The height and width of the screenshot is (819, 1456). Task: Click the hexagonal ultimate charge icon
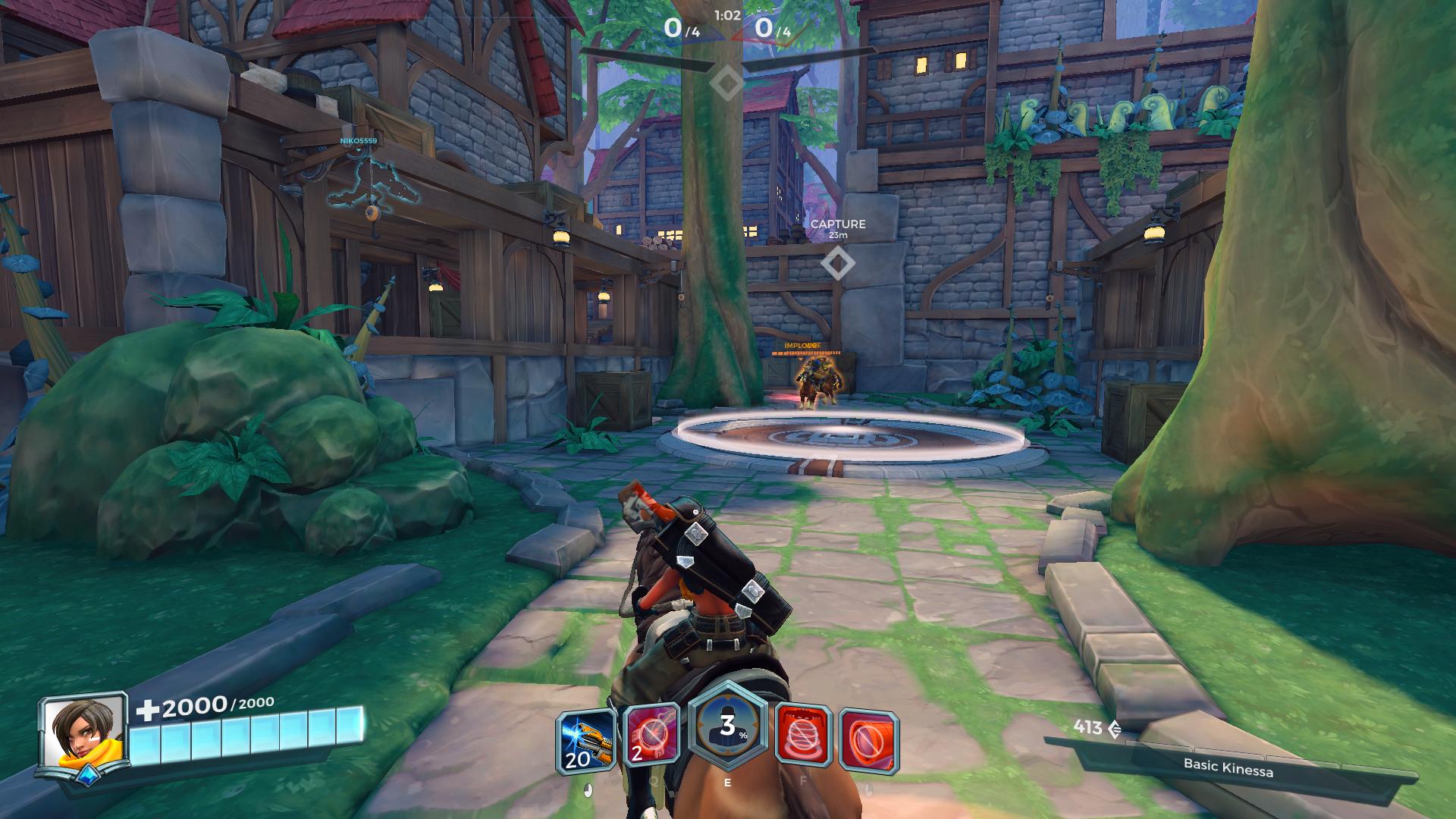coord(727,727)
